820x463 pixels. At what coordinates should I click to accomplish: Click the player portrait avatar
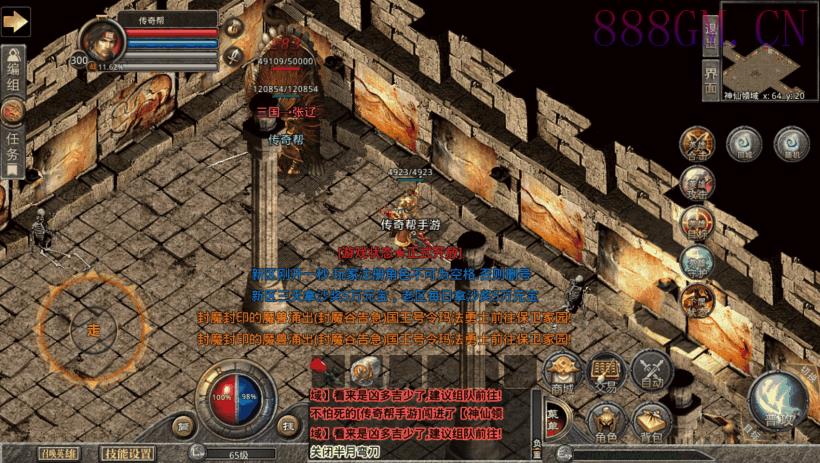(102, 40)
